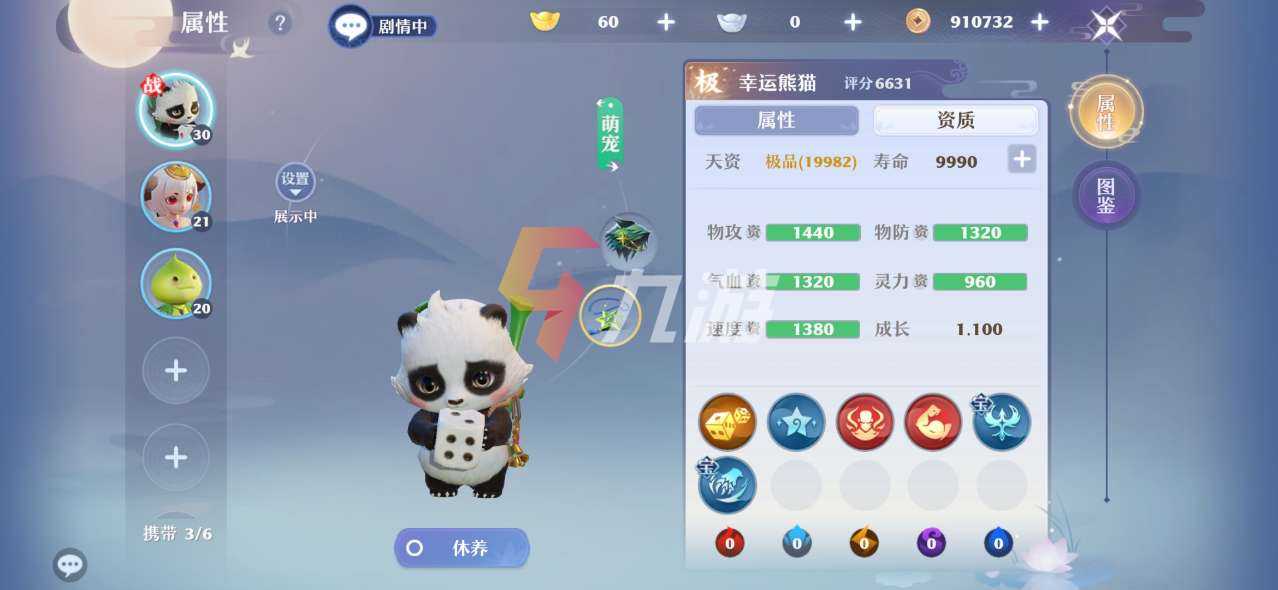Screen dimensions: 1278x590
Task: Select the panda pet portrait level 30
Action: tap(175, 109)
